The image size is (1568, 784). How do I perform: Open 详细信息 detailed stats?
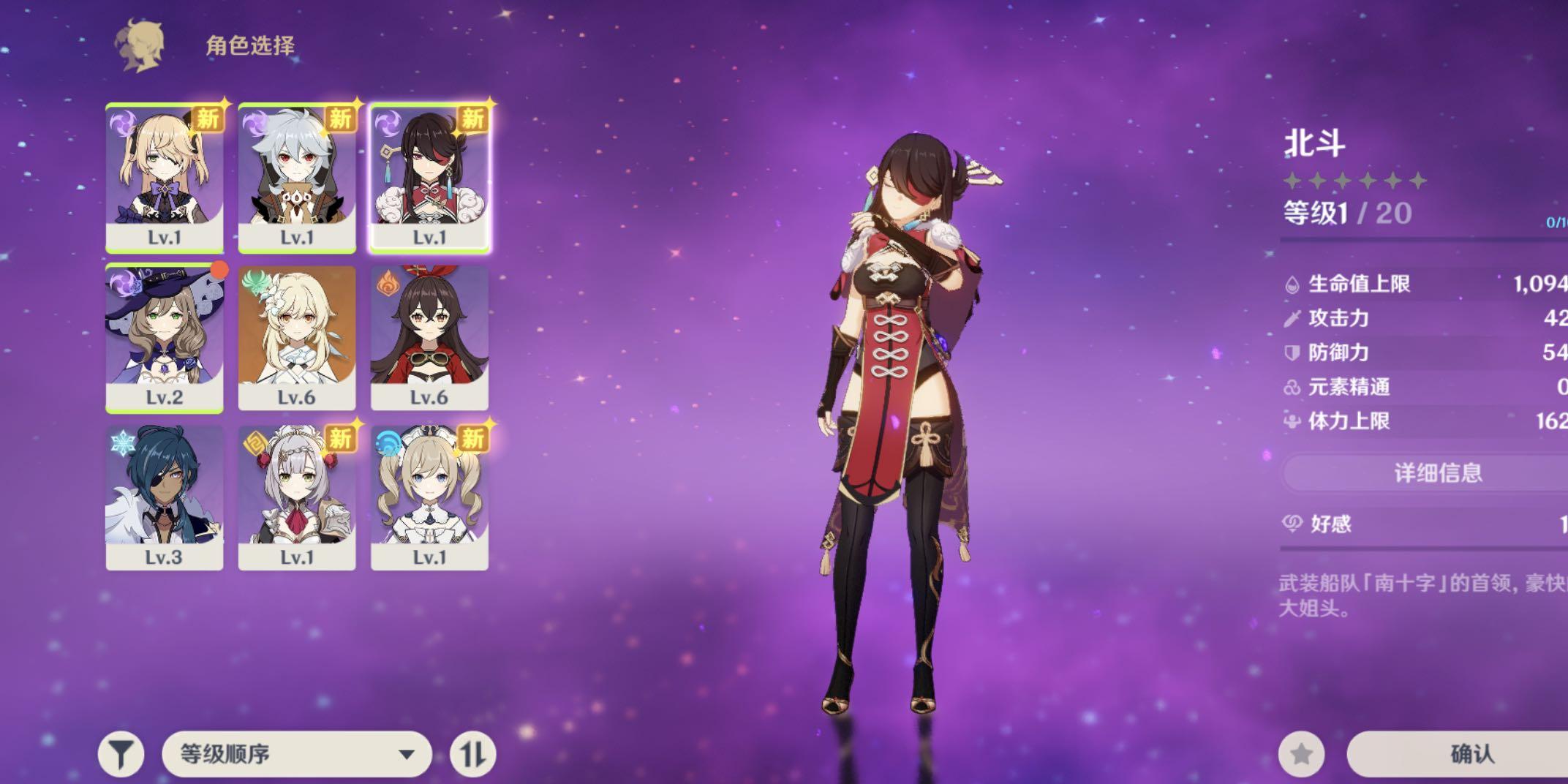(x=1437, y=473)
